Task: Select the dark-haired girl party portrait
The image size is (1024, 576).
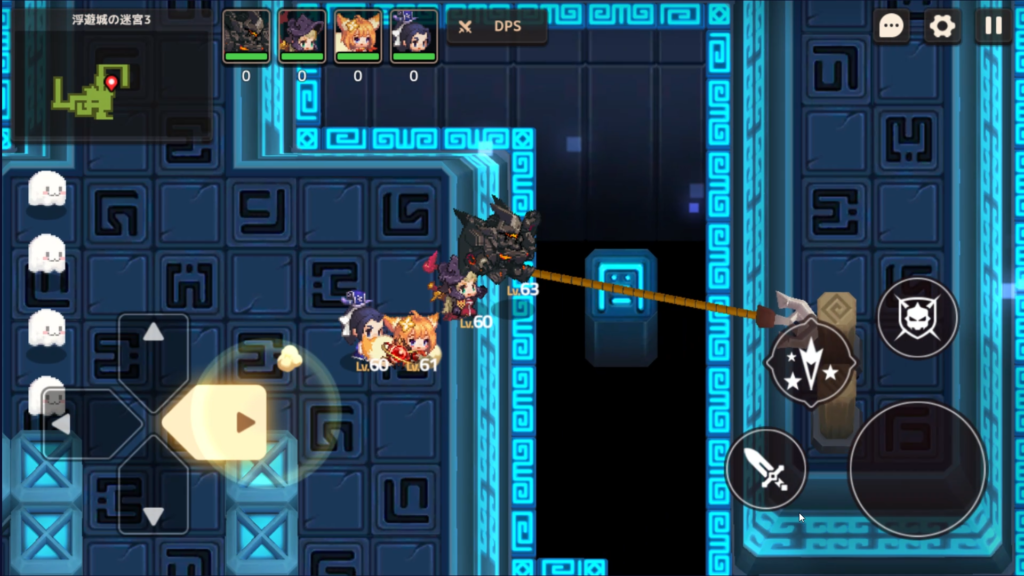Action: coord(414,36)
